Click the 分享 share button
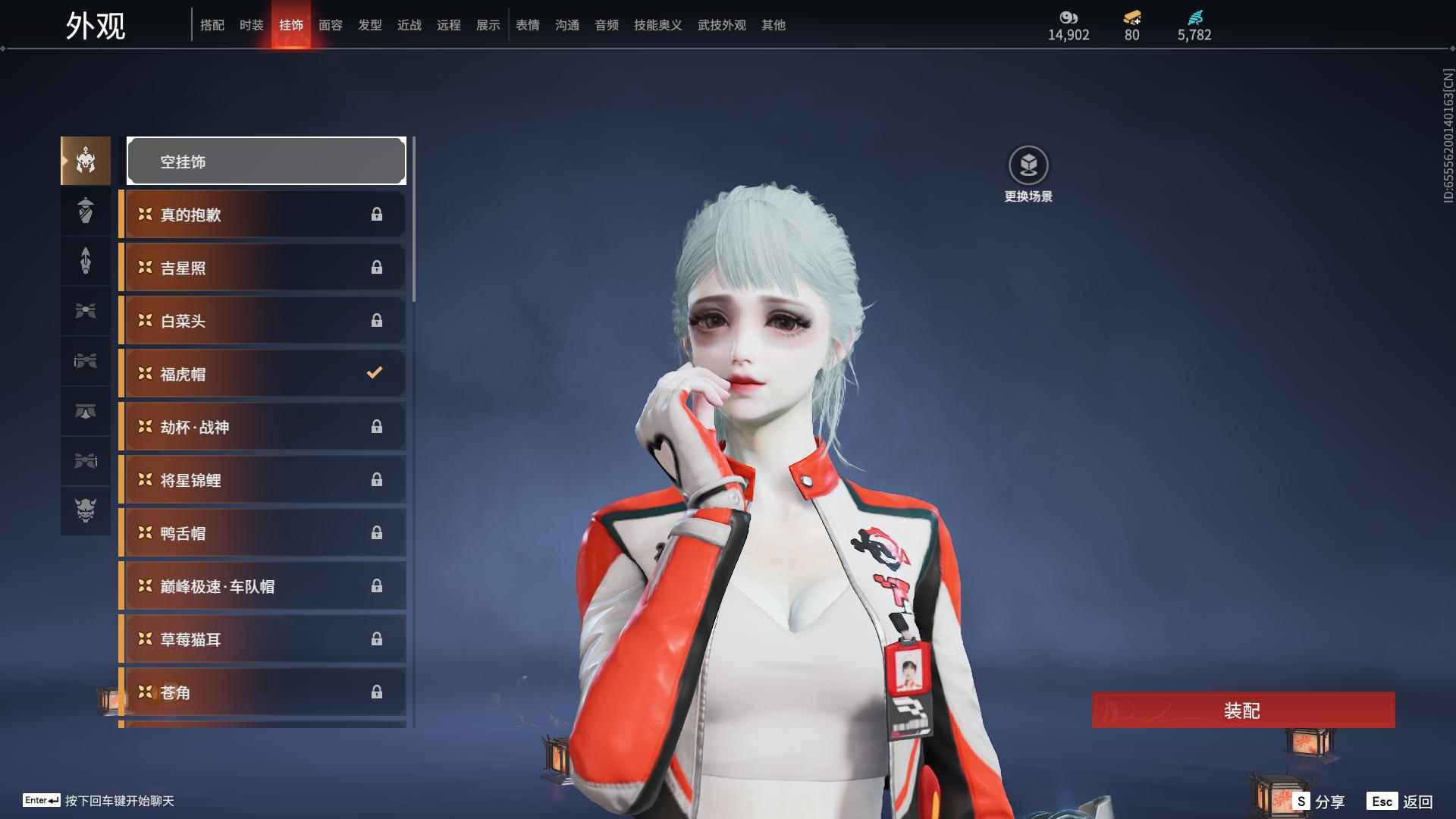 [1319, 802]
